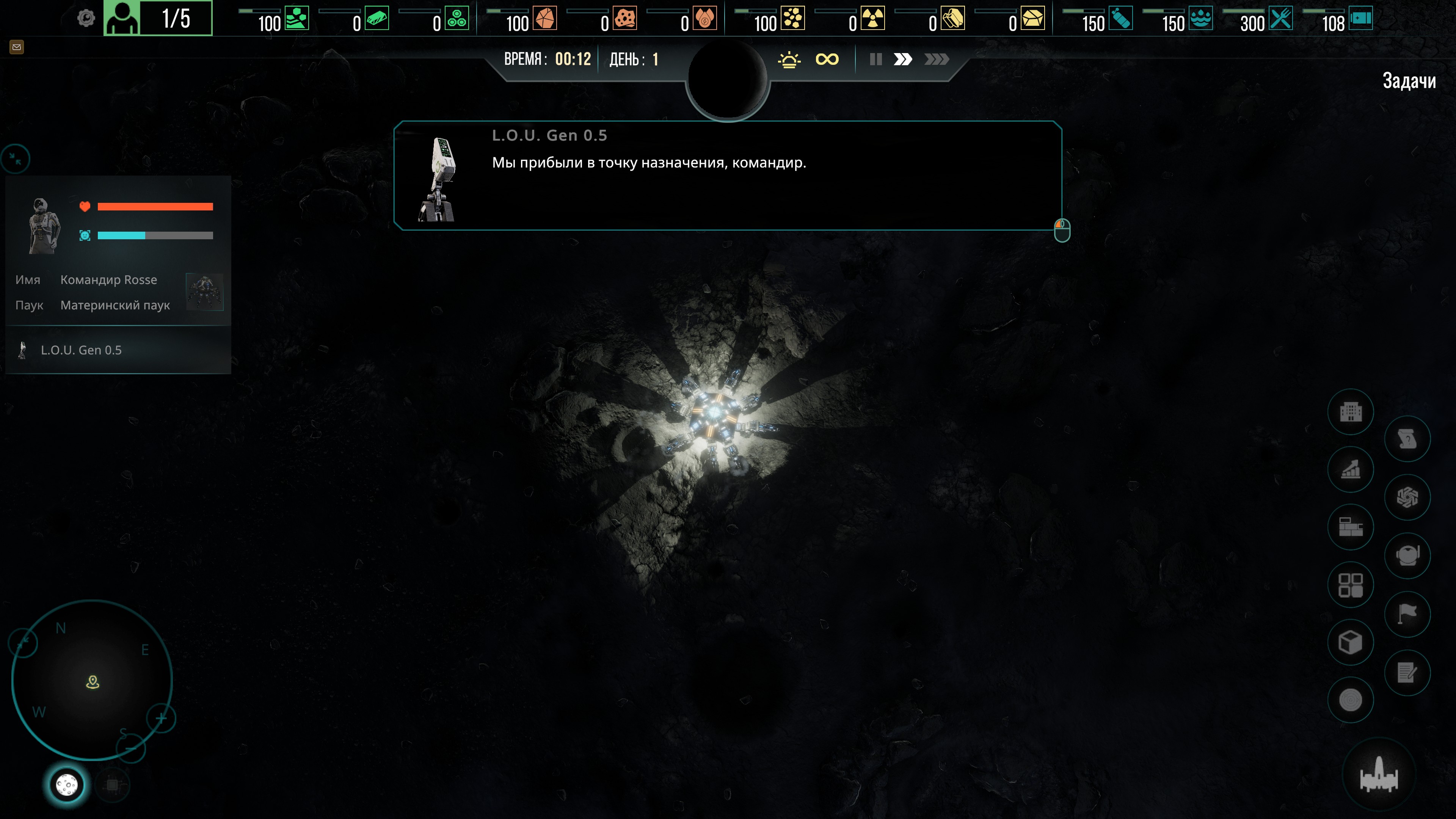The width and height of the screenshot is (1456, 819).
Task: Open the buildings menu icon
Action: pyautogui.click(x=1350, y=411)
